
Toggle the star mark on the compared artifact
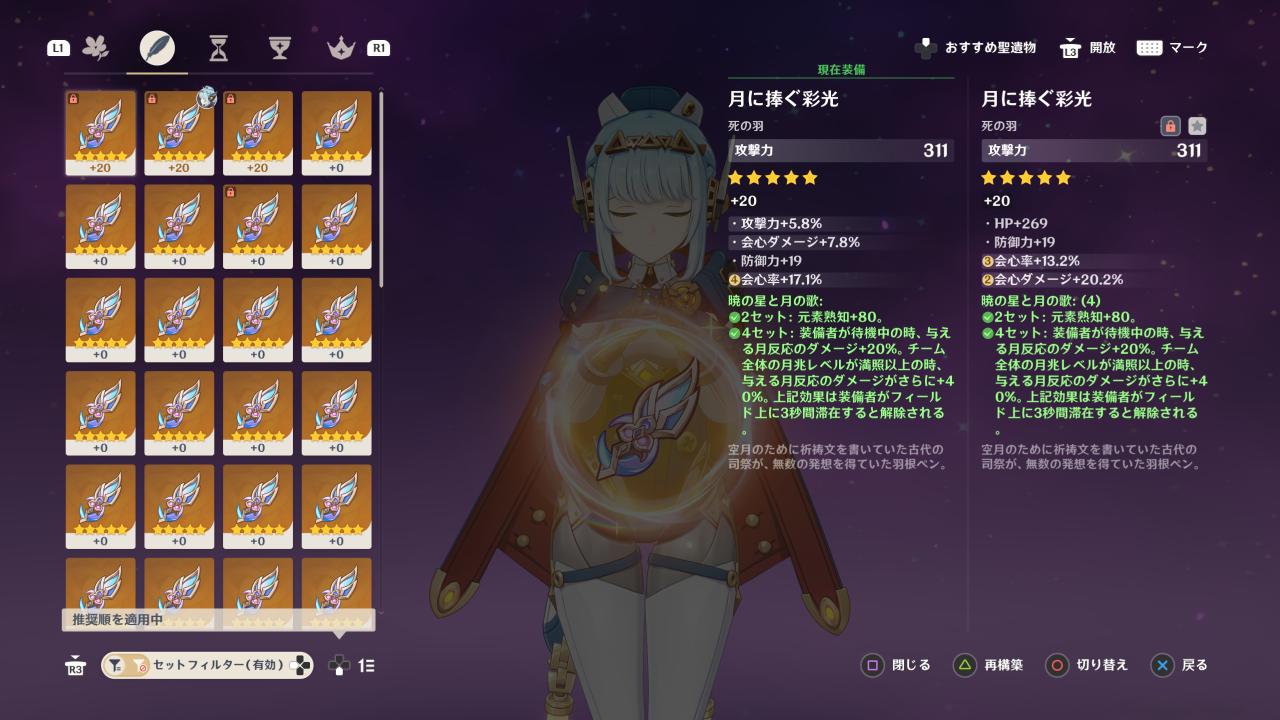(1197, 126)
